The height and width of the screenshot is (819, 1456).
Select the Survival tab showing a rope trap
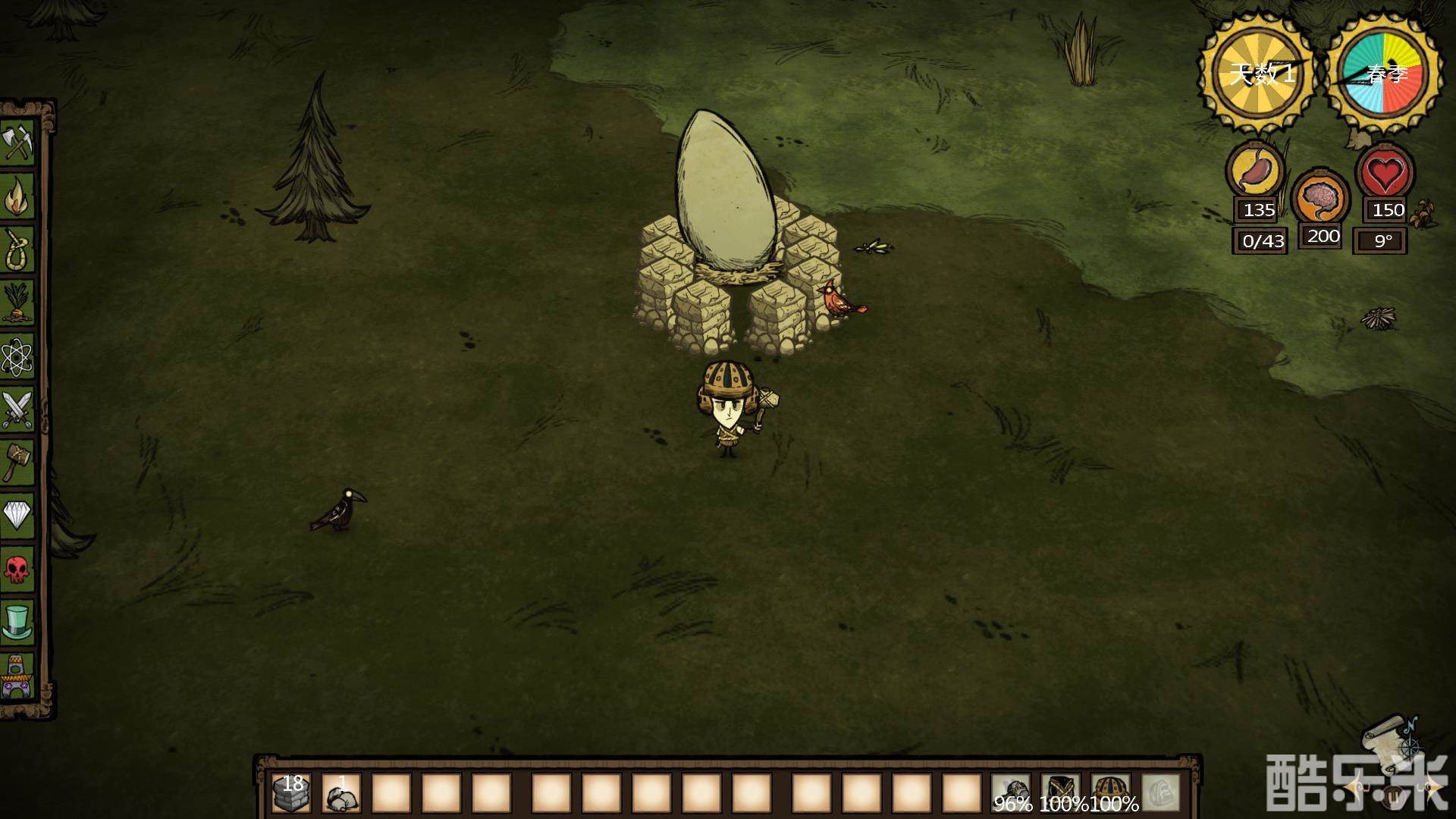coord(18,249)
